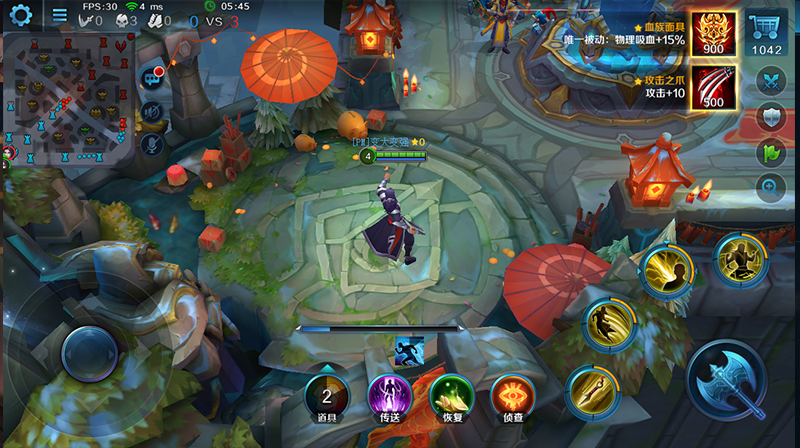Open the gear settings menu
This screenshot has height=448, width=800.
(x=19, y=14)
